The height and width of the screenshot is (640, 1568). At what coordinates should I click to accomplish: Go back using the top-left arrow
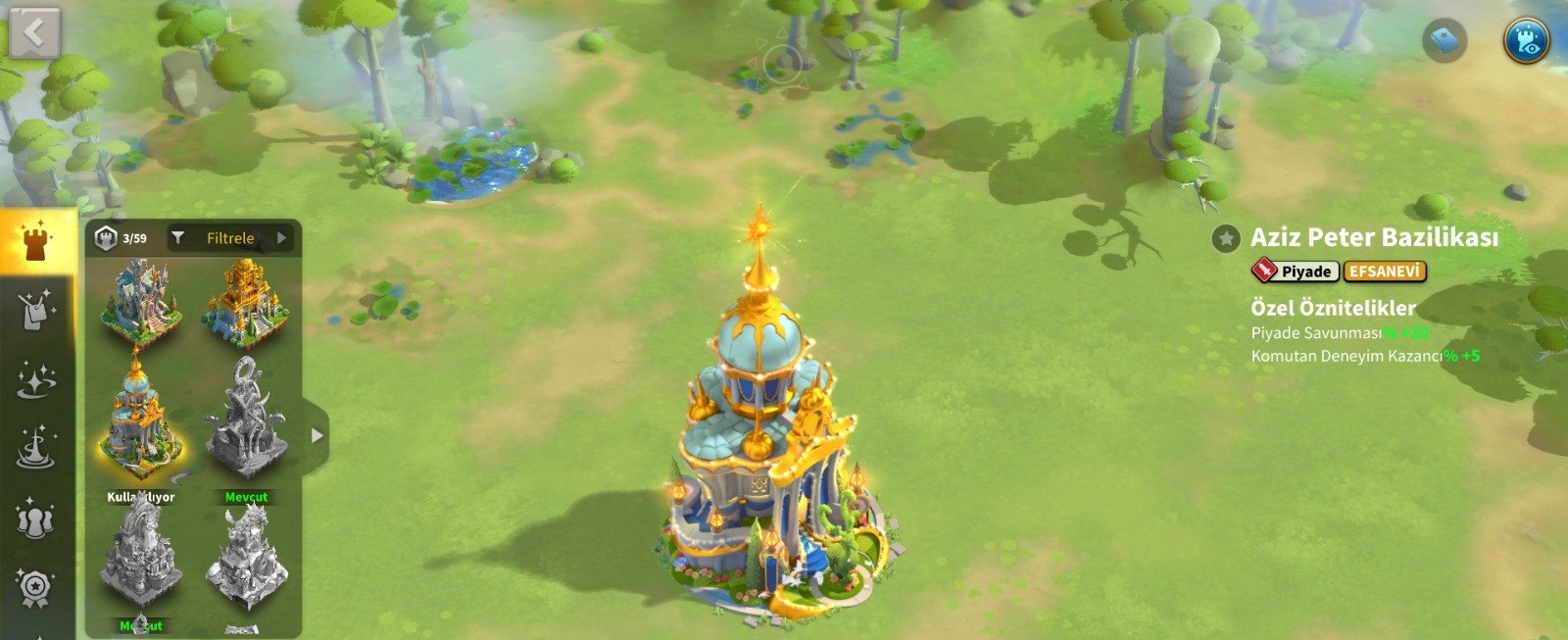tap(34, 33)
